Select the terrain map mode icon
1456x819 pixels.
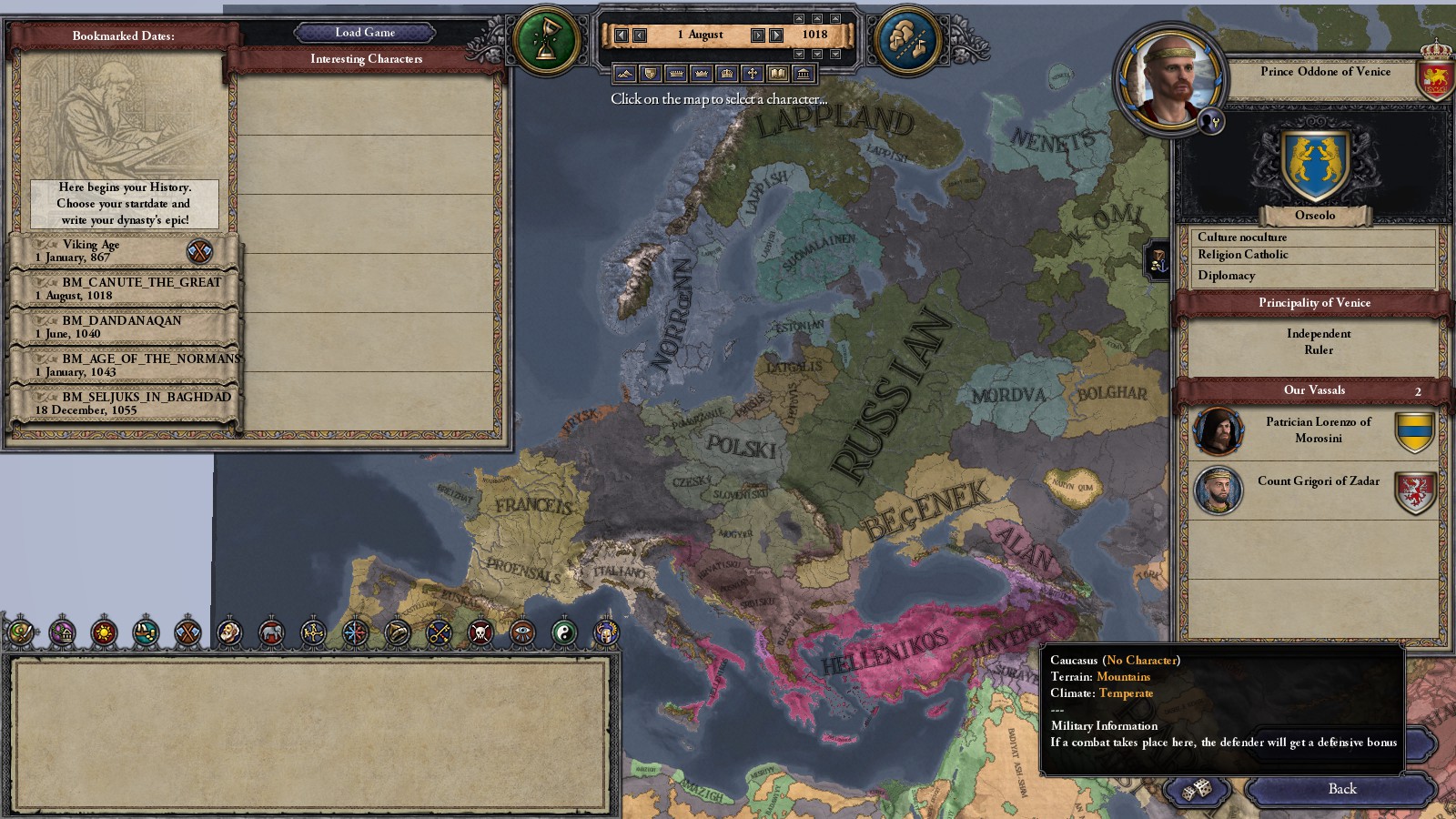(x=623, y=72)
